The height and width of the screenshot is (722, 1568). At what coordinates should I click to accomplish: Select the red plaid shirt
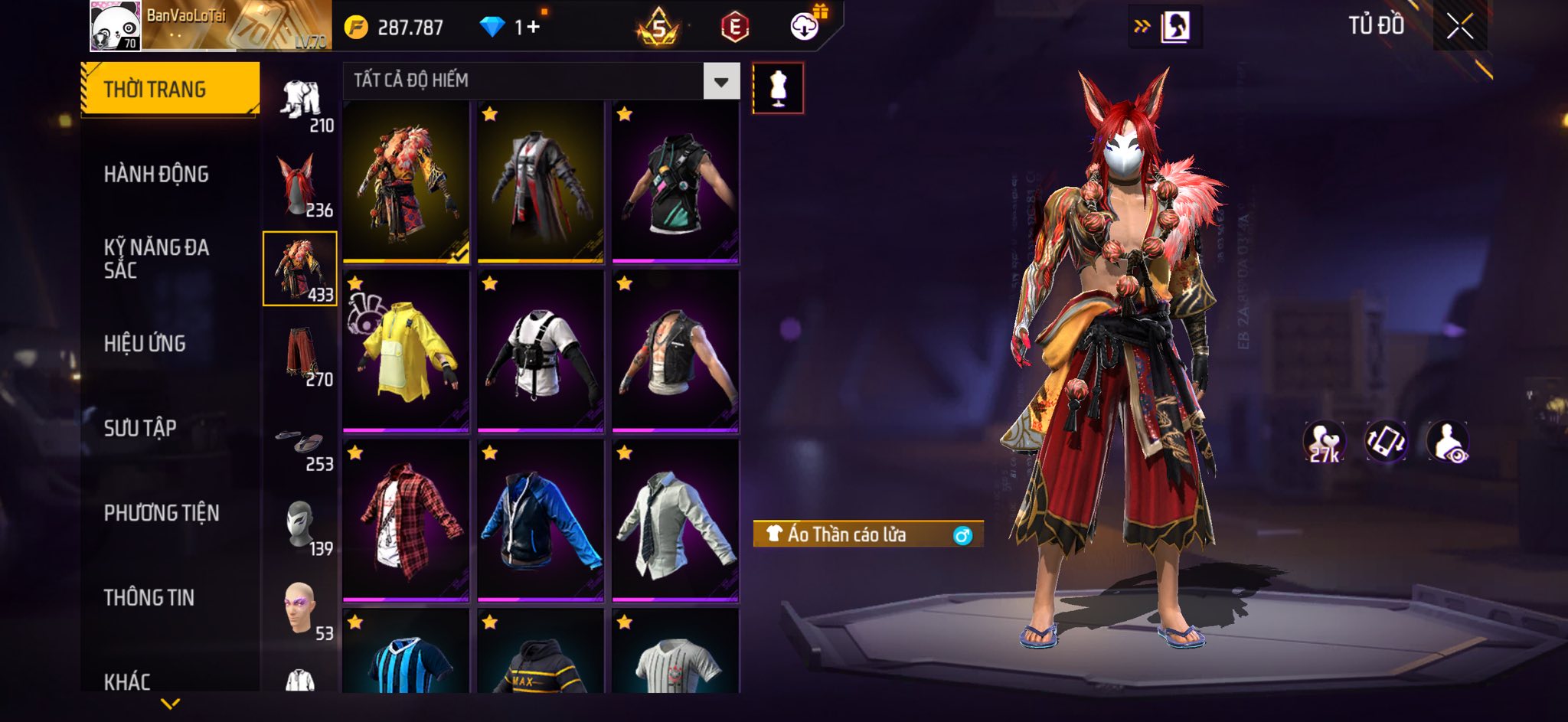406,520
